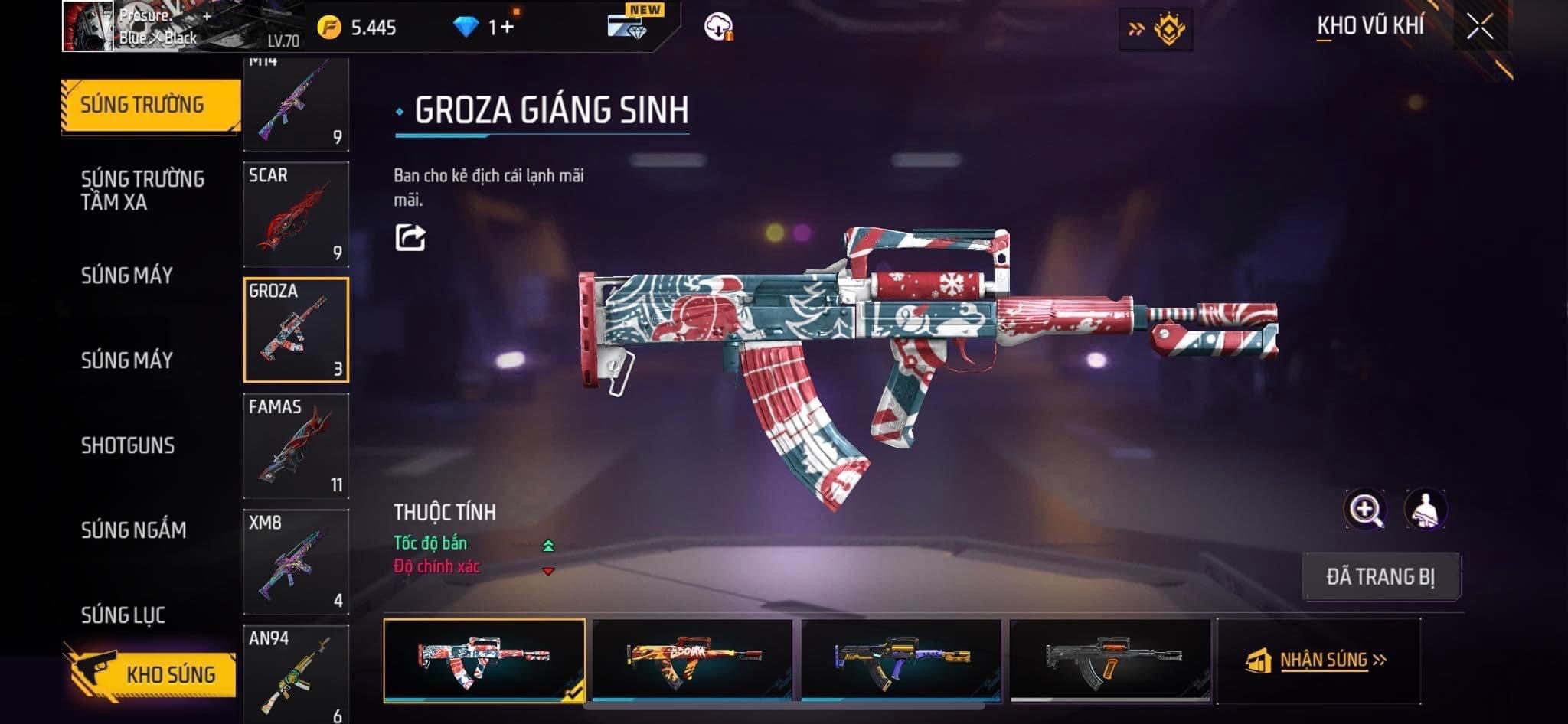Select the SCAR weapon tile

[296, 214]
